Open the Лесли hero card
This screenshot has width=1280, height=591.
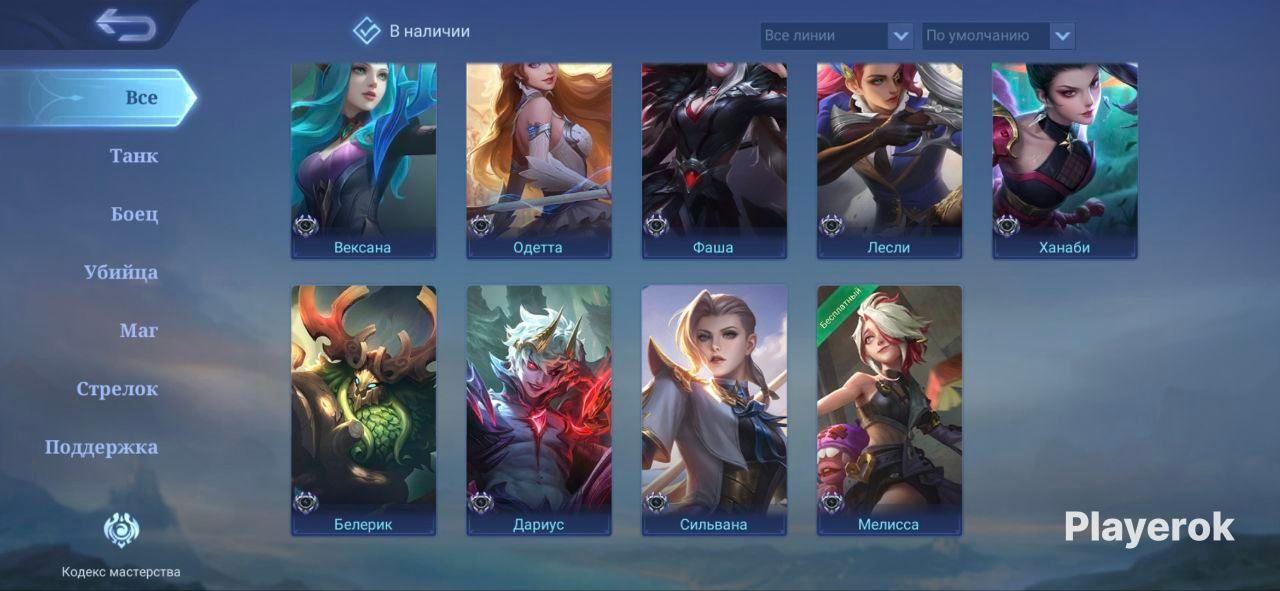coord(889,160)
